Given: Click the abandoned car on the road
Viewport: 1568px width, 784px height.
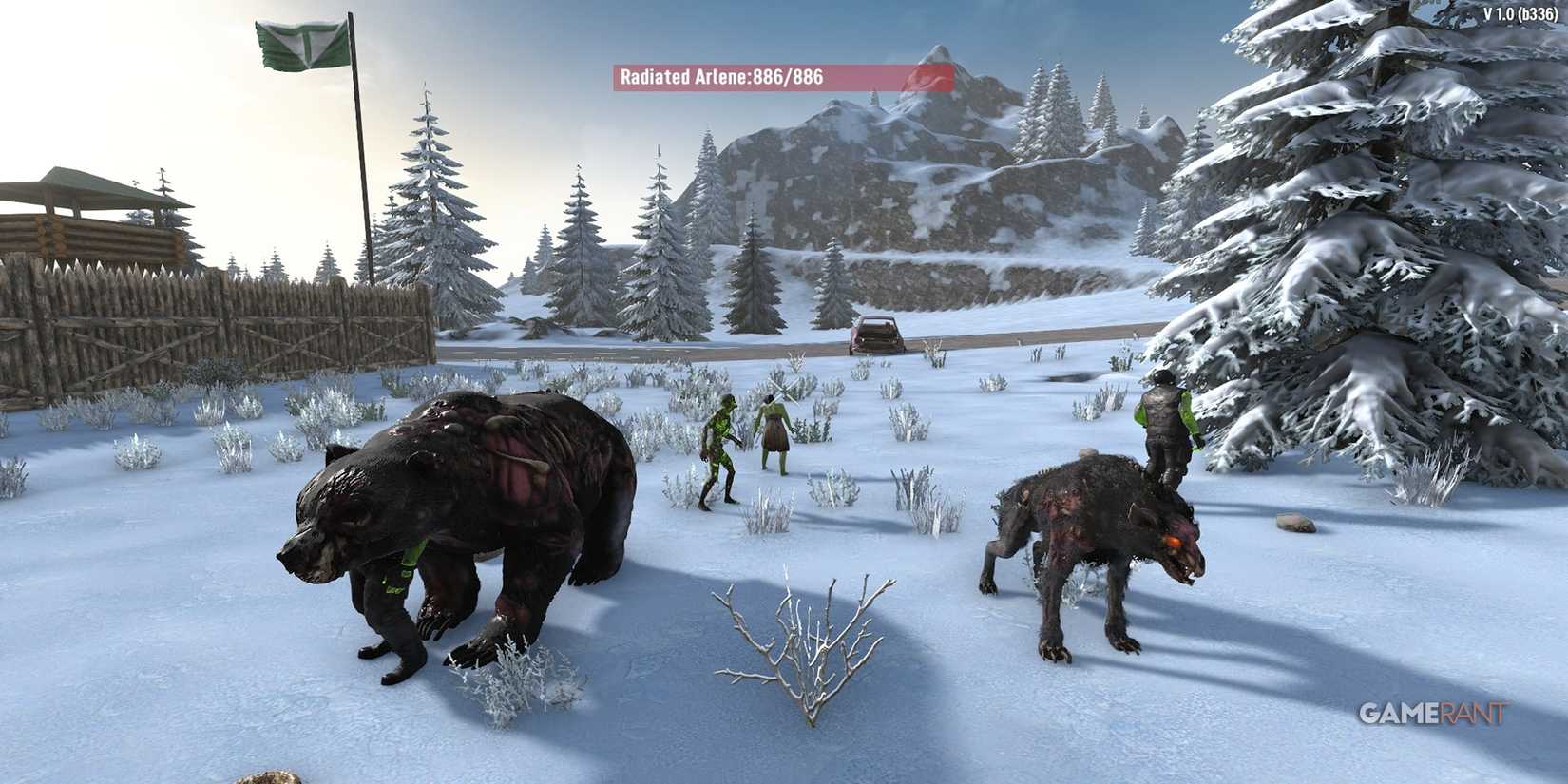Looking at the screenshot, I should 876,335.
